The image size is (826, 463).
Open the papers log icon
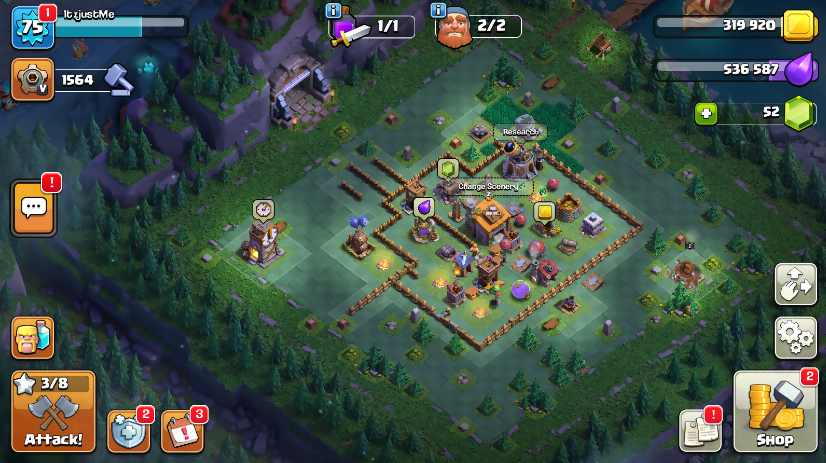pos(700,430)
